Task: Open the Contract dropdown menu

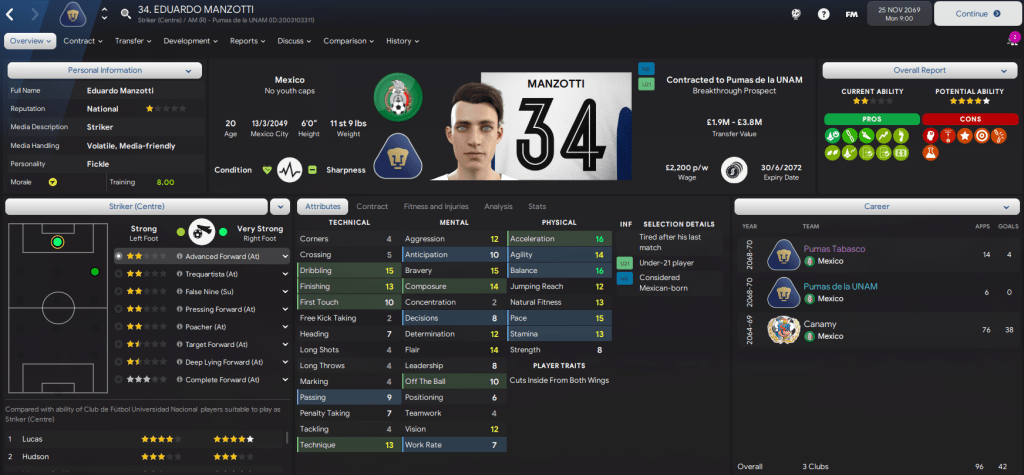Action: 83,41
